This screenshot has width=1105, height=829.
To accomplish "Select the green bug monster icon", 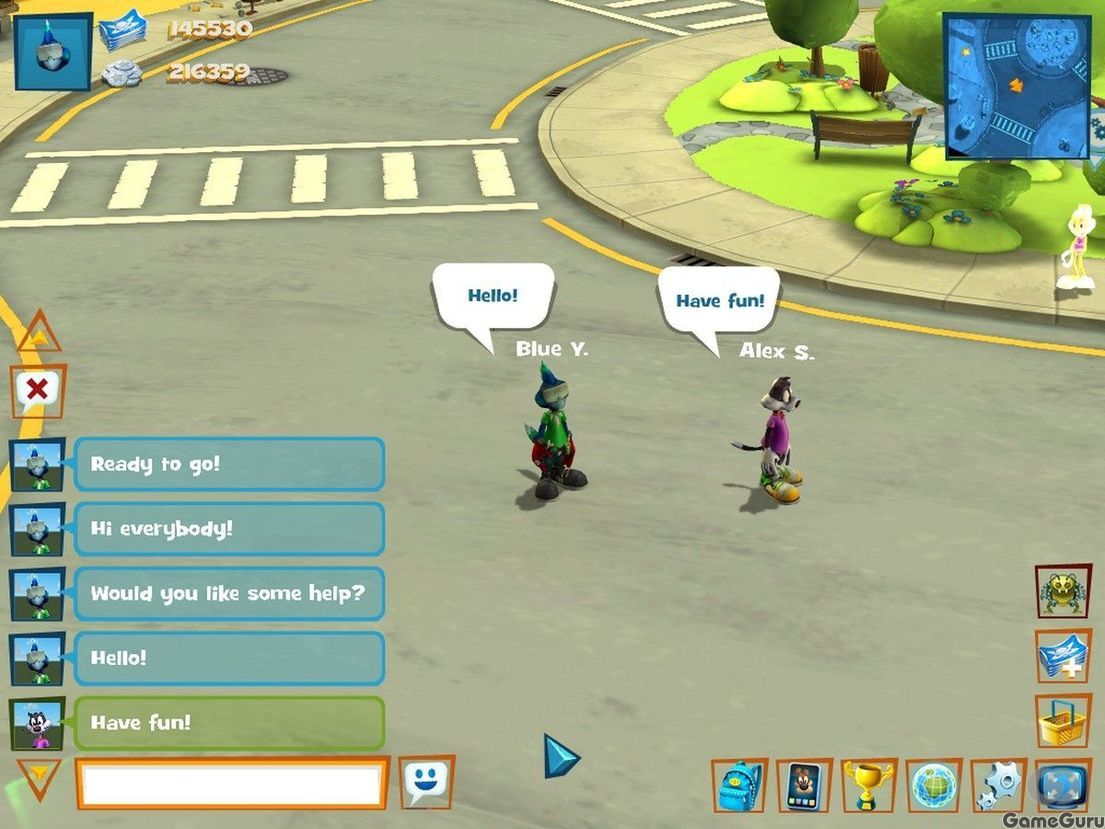I will (1062, 591).
